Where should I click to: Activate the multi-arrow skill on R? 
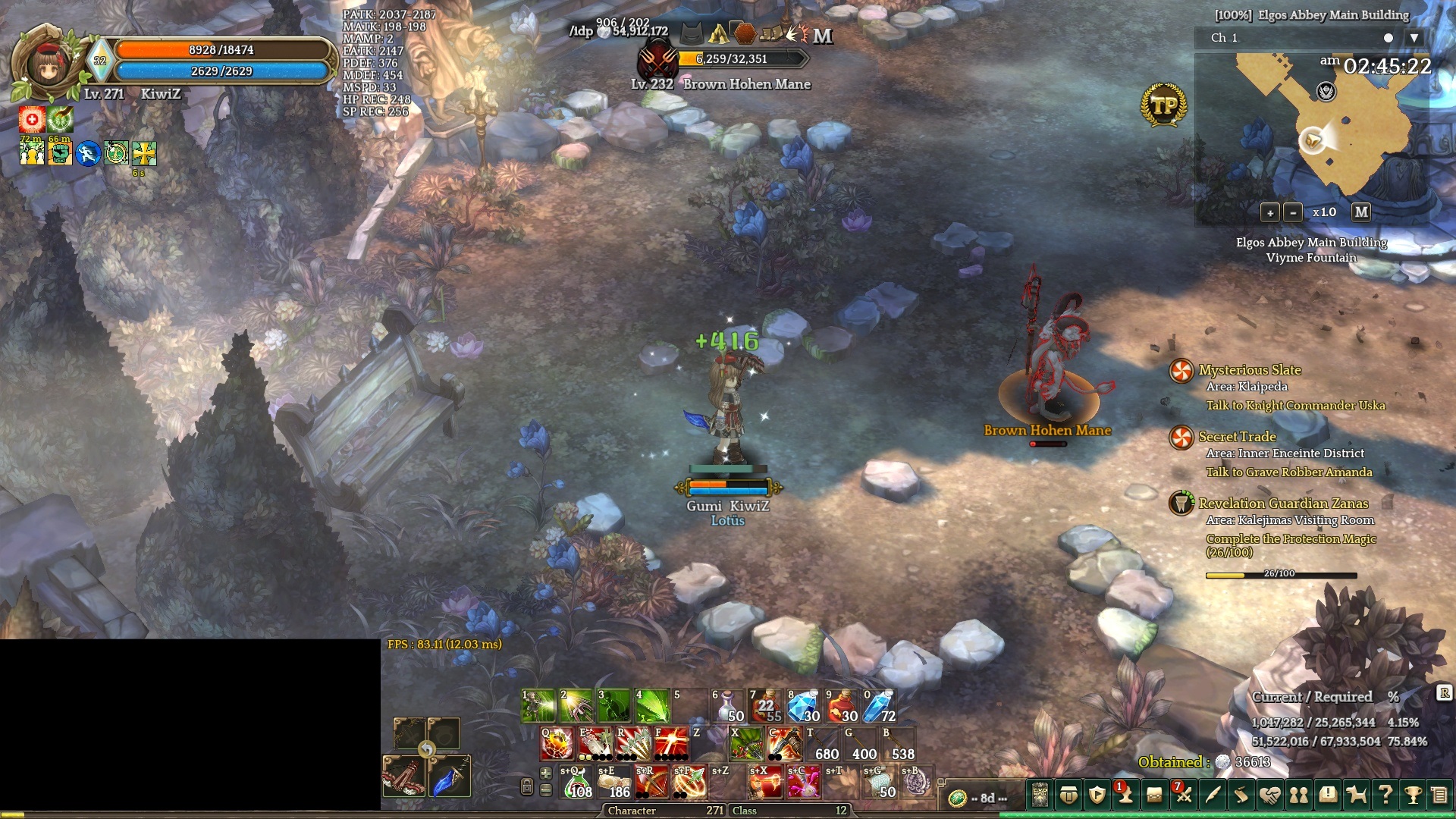(633, 744)
